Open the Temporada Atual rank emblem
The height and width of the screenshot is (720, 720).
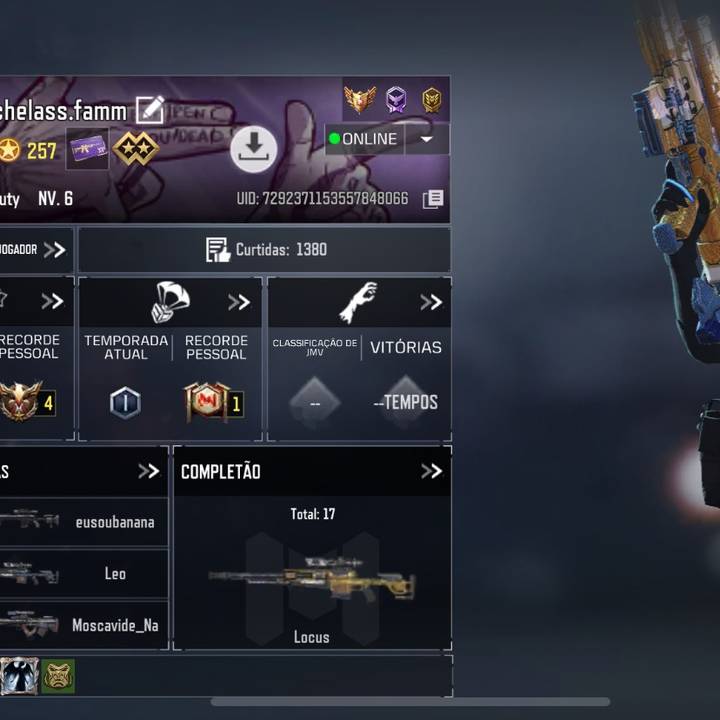pyautogui.click(x=125, y=402)
